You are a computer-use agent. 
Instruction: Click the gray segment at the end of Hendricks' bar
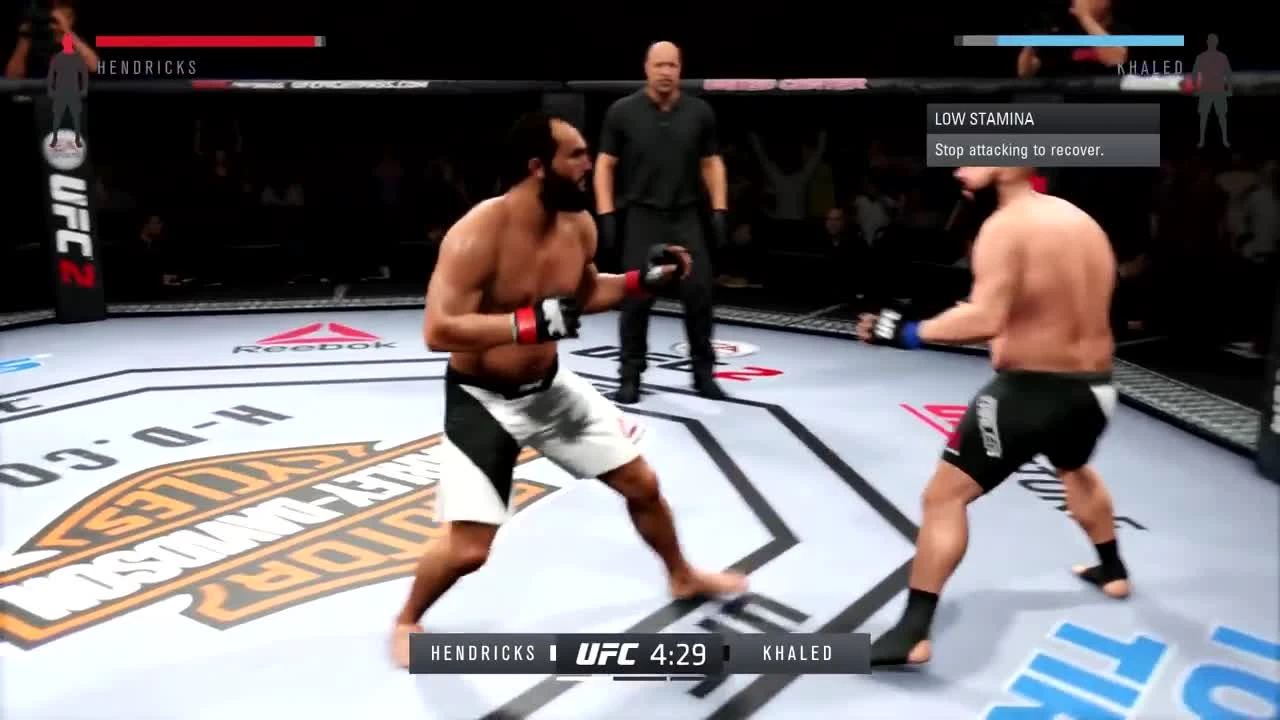tap(319, 40)
